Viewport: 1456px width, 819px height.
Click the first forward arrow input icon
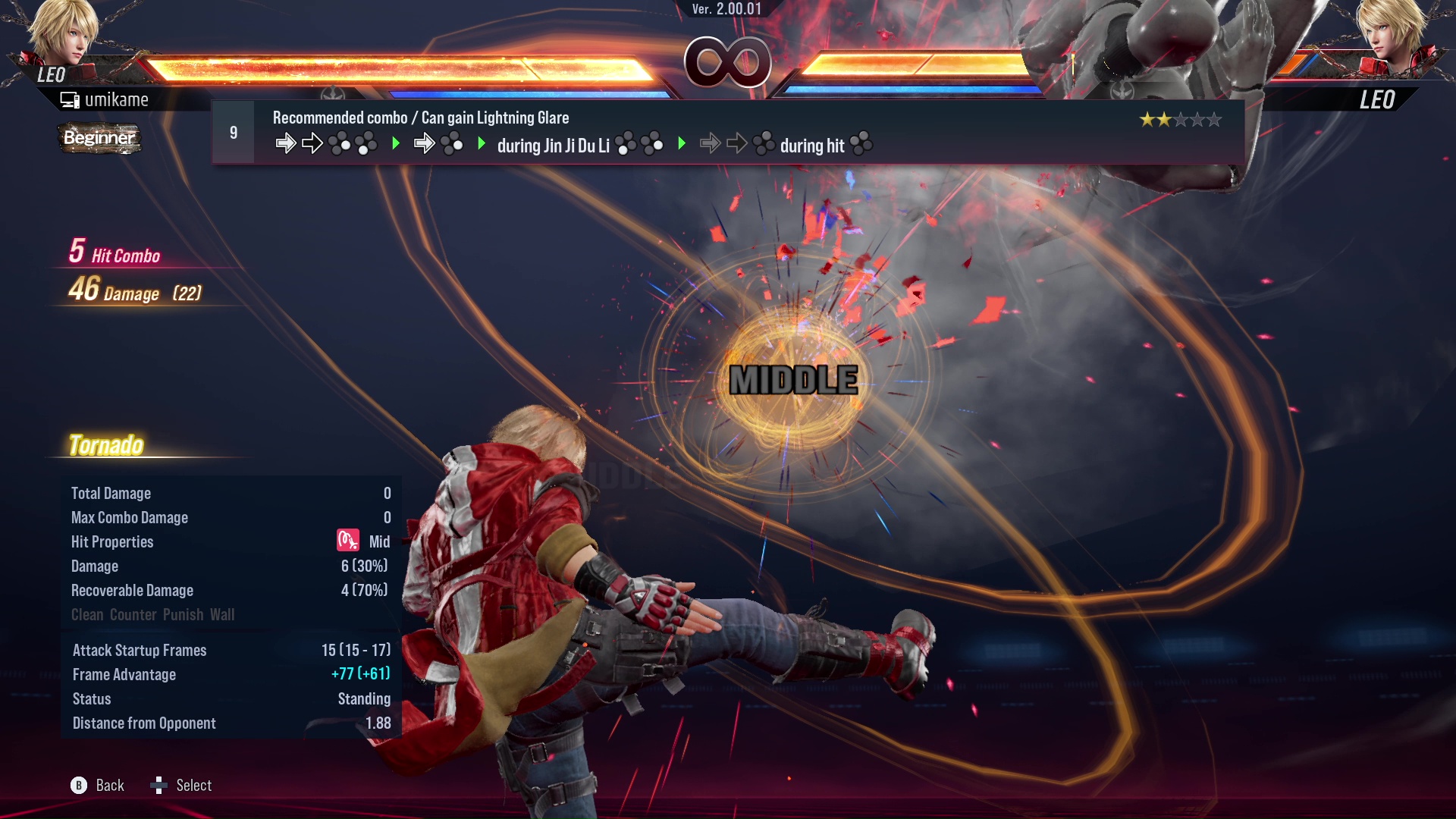pos(287,144)
